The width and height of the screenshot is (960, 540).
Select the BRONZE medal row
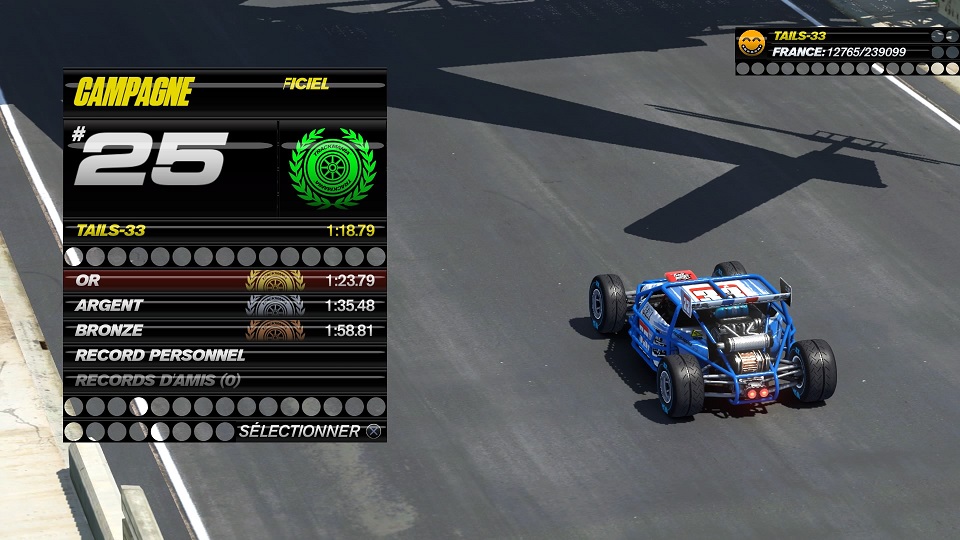click(224, 330)
